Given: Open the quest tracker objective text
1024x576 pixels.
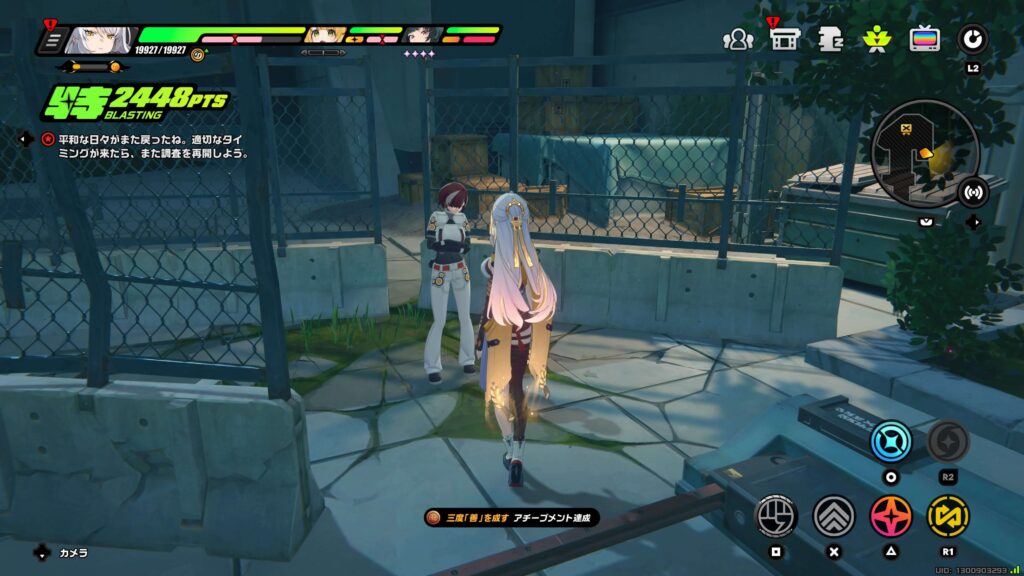Looking at the screenshot, I should [145, 147].
